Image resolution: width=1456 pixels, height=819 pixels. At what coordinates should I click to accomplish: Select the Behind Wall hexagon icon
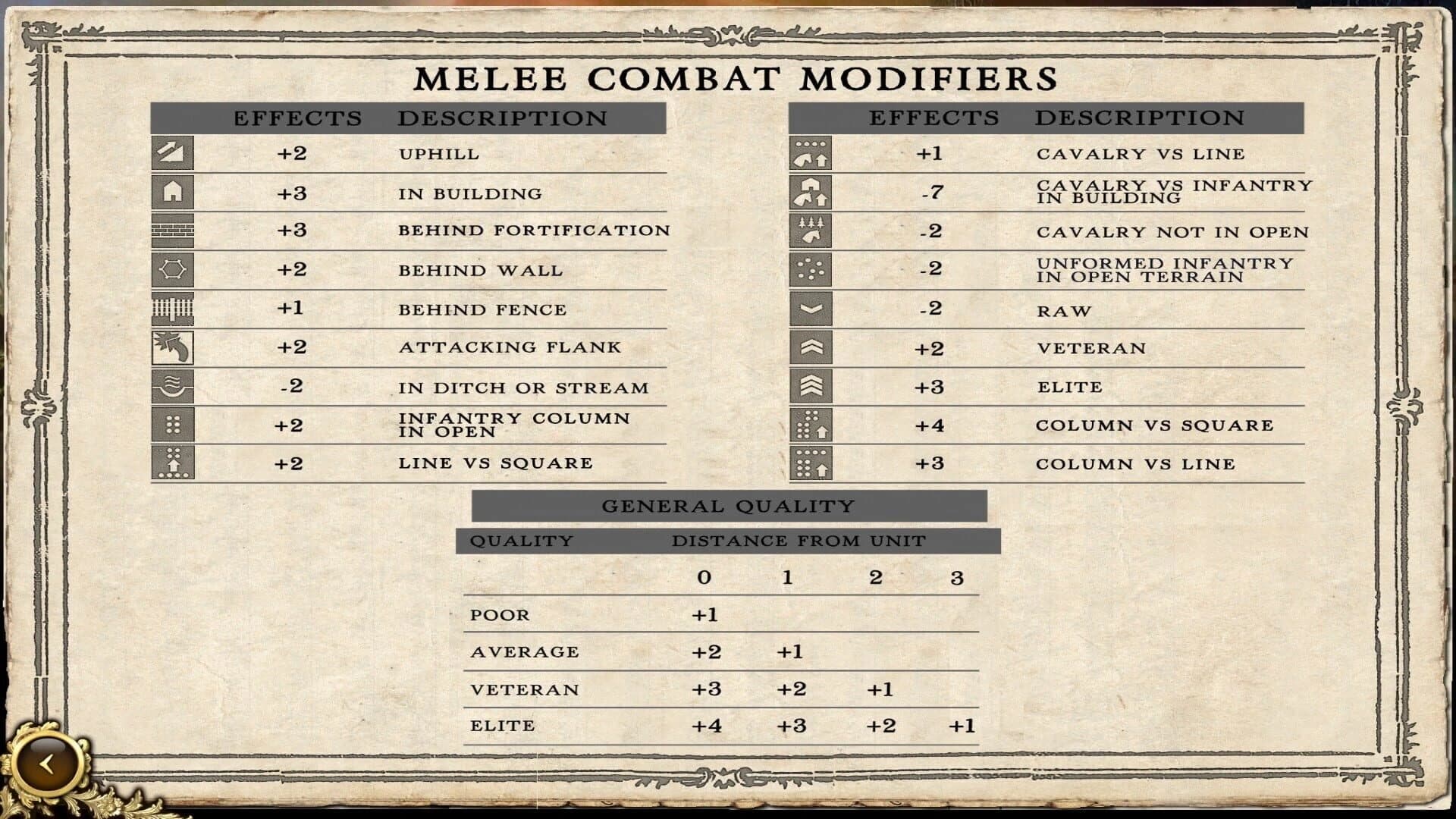click(173, 270)
